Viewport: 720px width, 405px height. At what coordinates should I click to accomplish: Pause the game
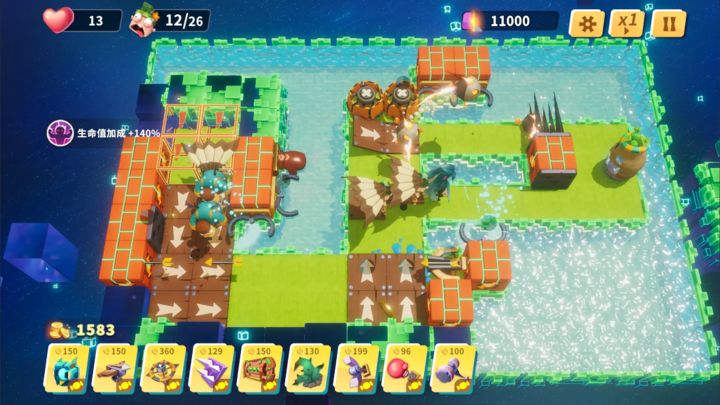(668, 22)
